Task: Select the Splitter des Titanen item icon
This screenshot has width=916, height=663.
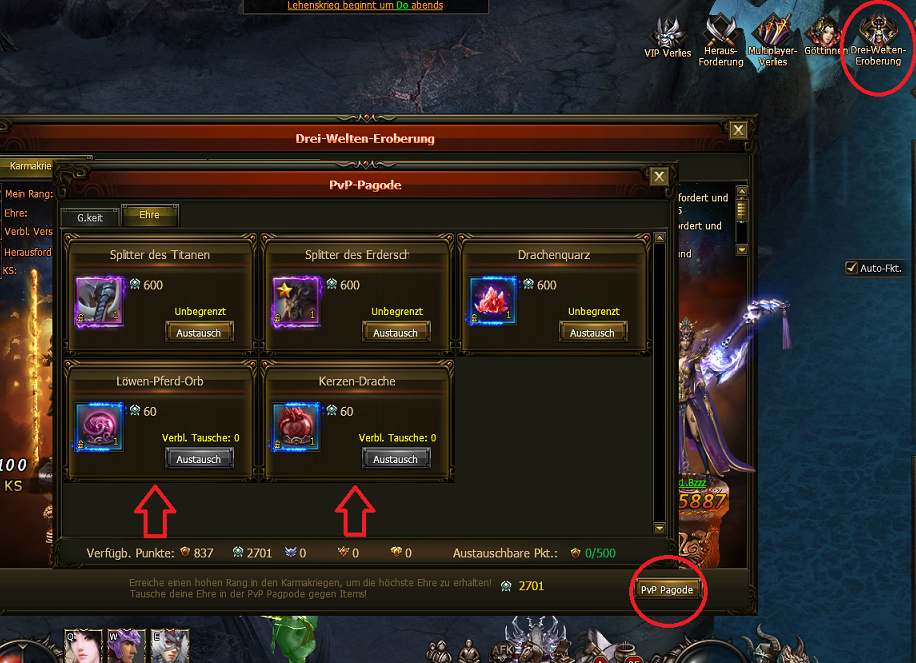Action: tap(99, 302)
